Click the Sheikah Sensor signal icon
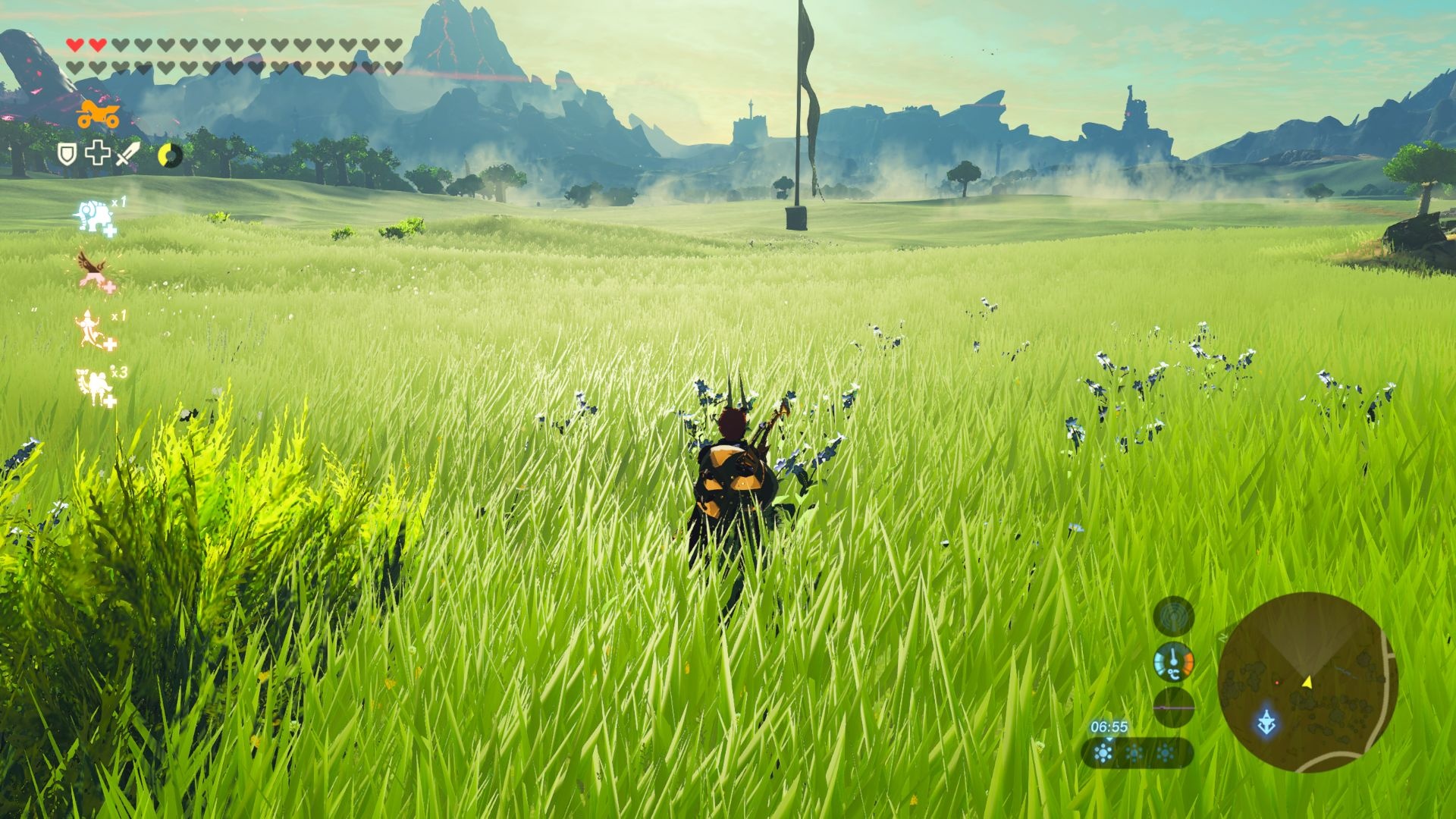Image resolution: width=1456 pixels, height=819 pixels. [x=1173, y=616]
